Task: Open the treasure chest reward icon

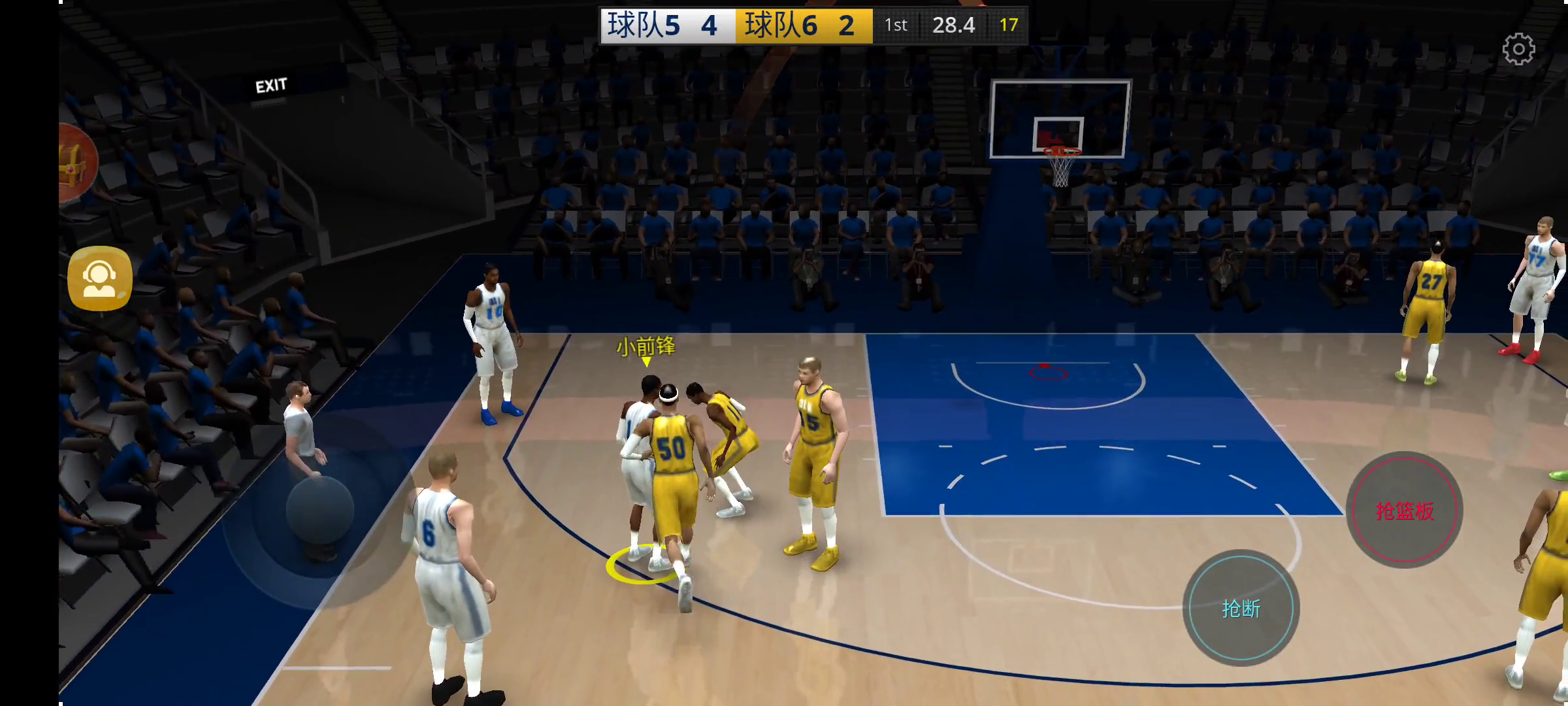Action: point(76,163)
